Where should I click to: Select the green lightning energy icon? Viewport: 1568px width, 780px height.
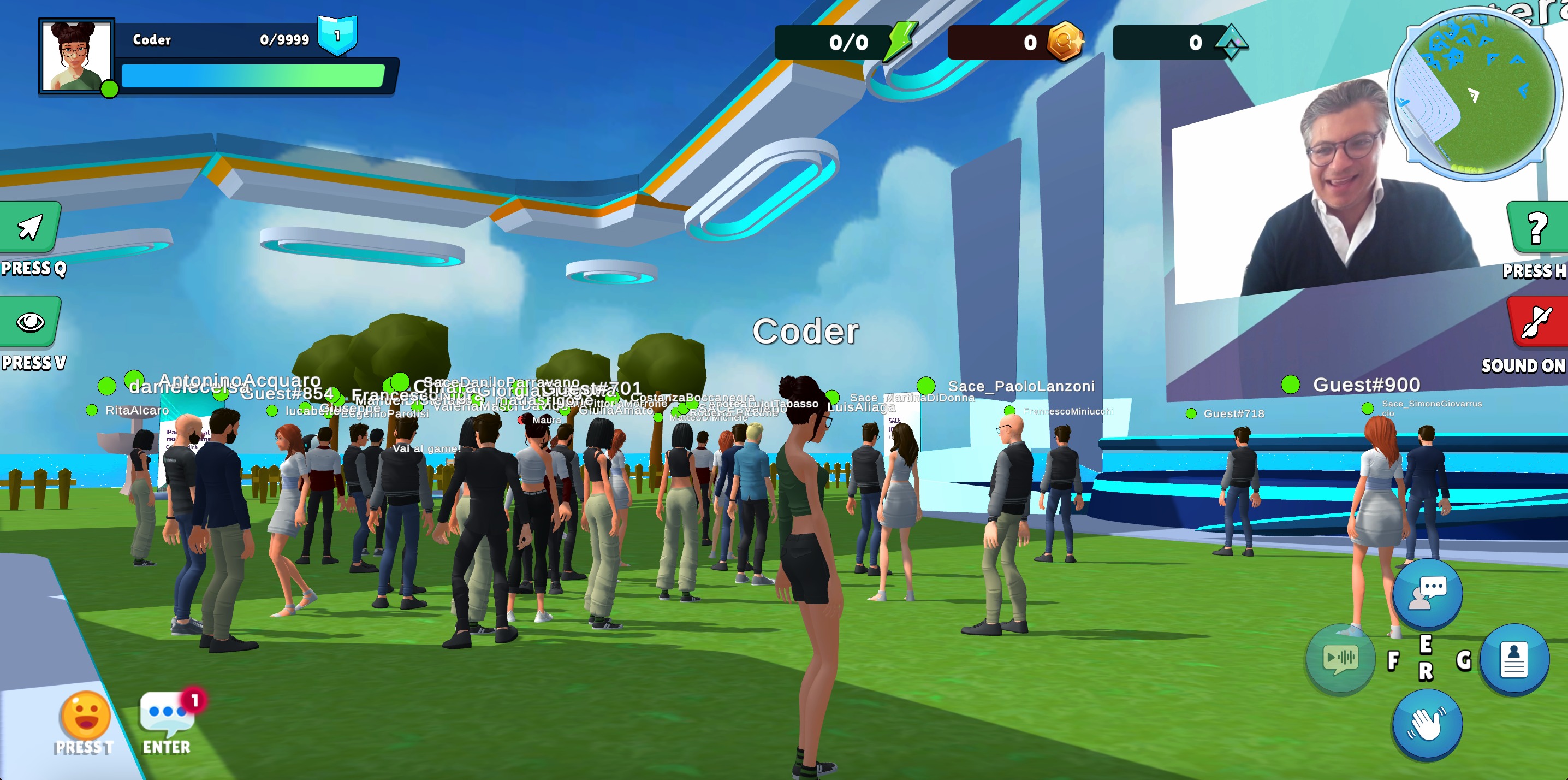[901, 42]
